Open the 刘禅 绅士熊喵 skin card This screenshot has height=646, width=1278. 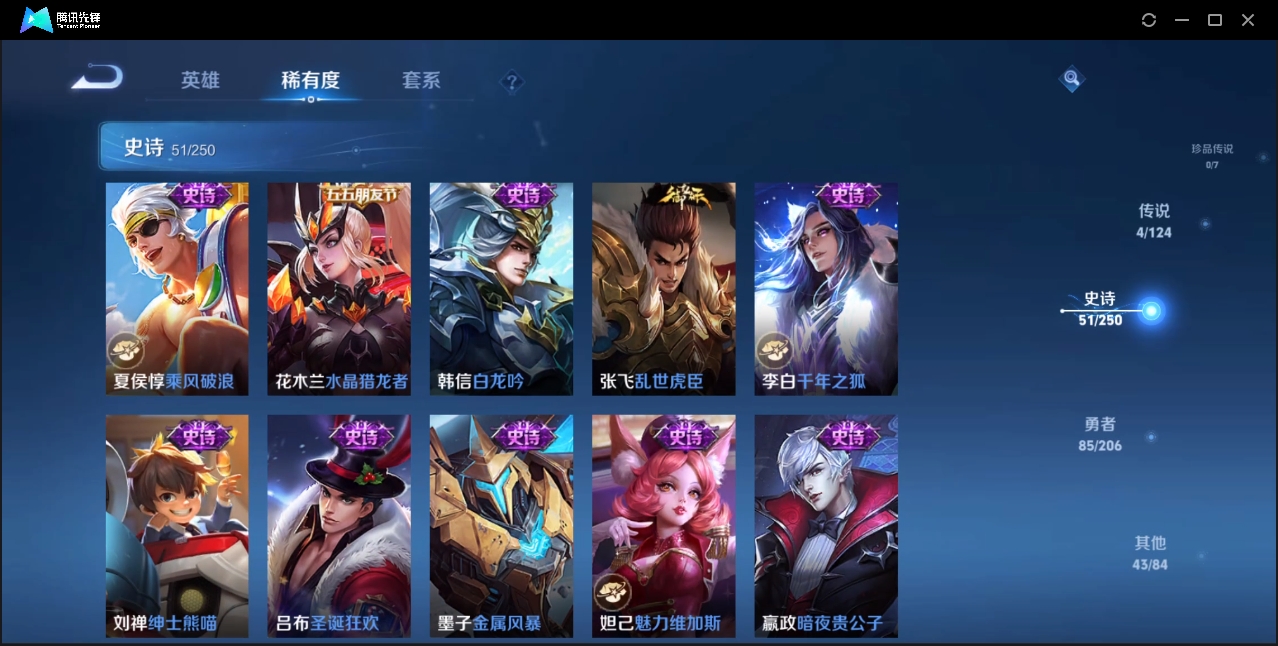(x=177, y=525)
